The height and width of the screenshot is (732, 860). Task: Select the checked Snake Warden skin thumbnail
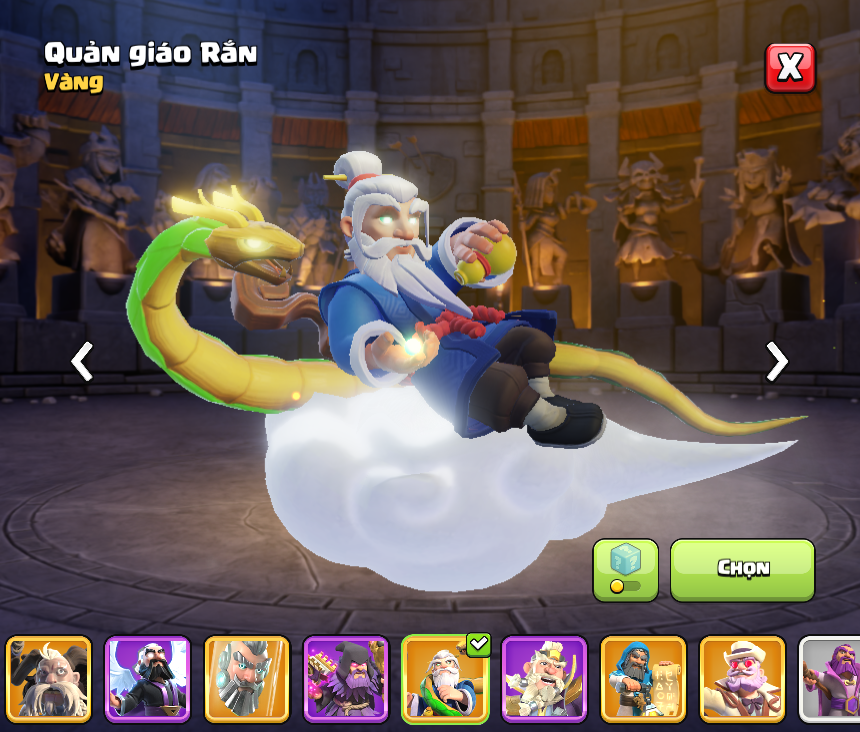coord(445,679)
